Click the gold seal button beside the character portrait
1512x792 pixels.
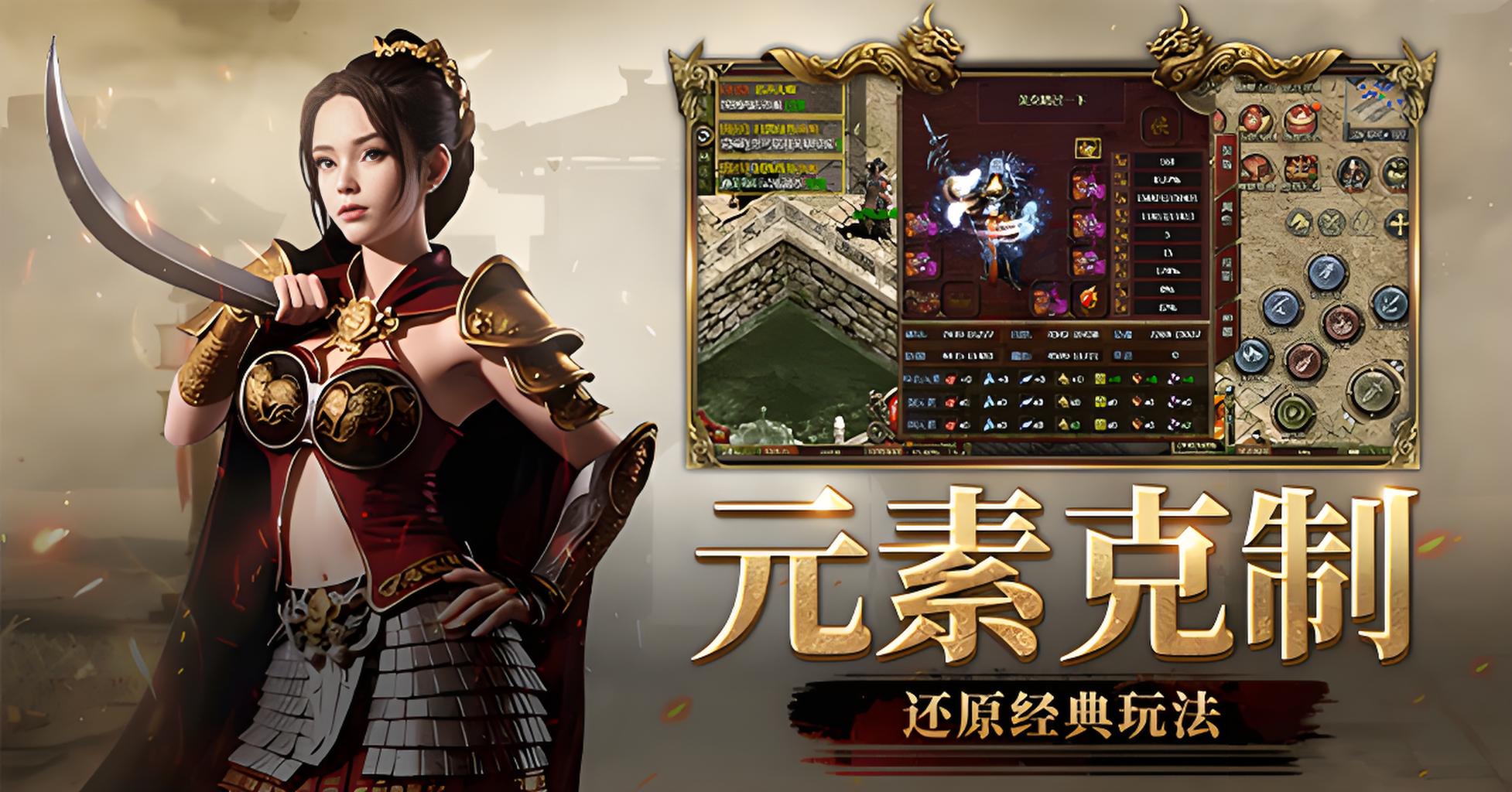pyautogui.click(x=1160, y=126)
